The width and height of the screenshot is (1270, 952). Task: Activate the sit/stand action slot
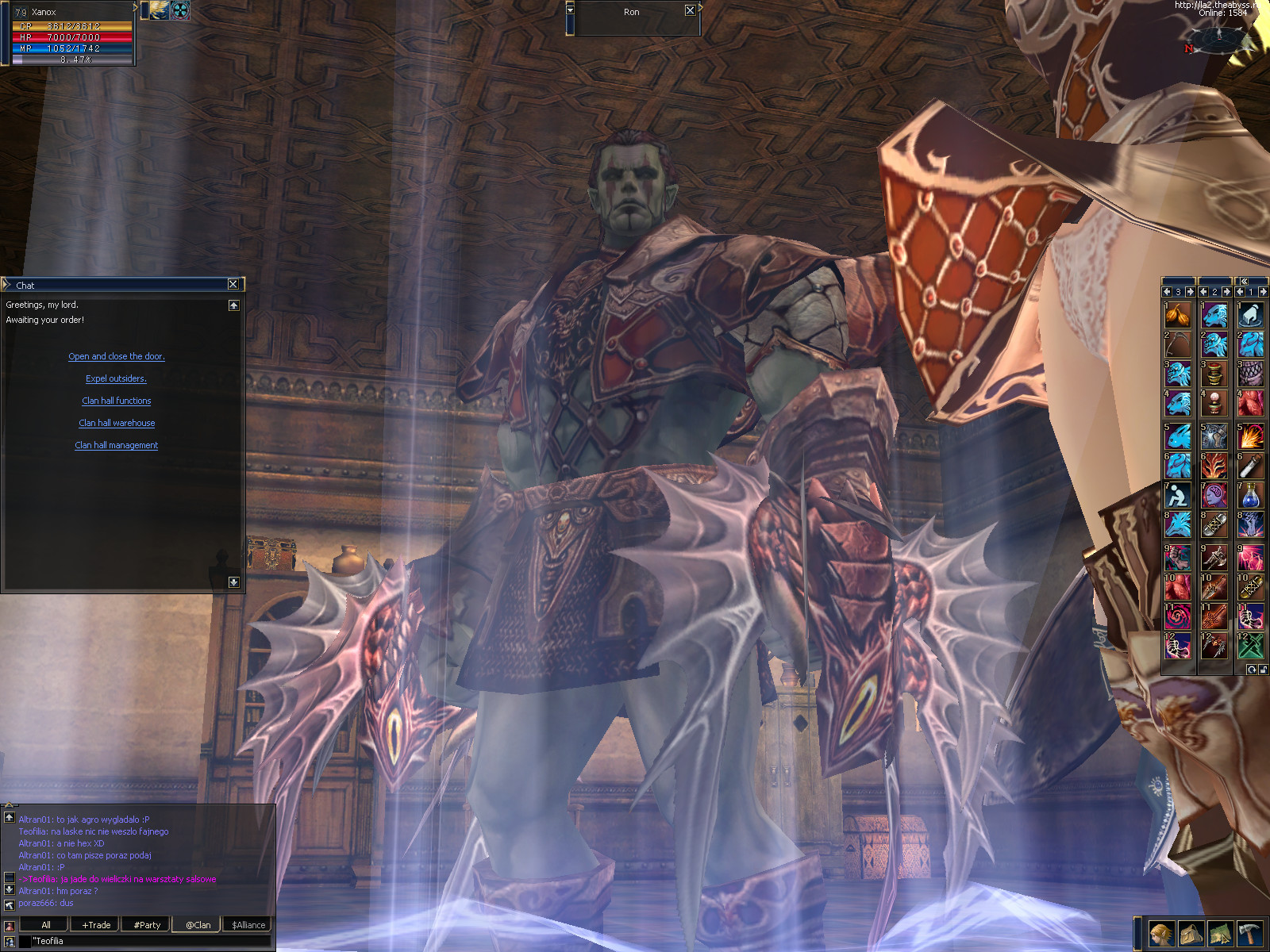pos(1177,495)
